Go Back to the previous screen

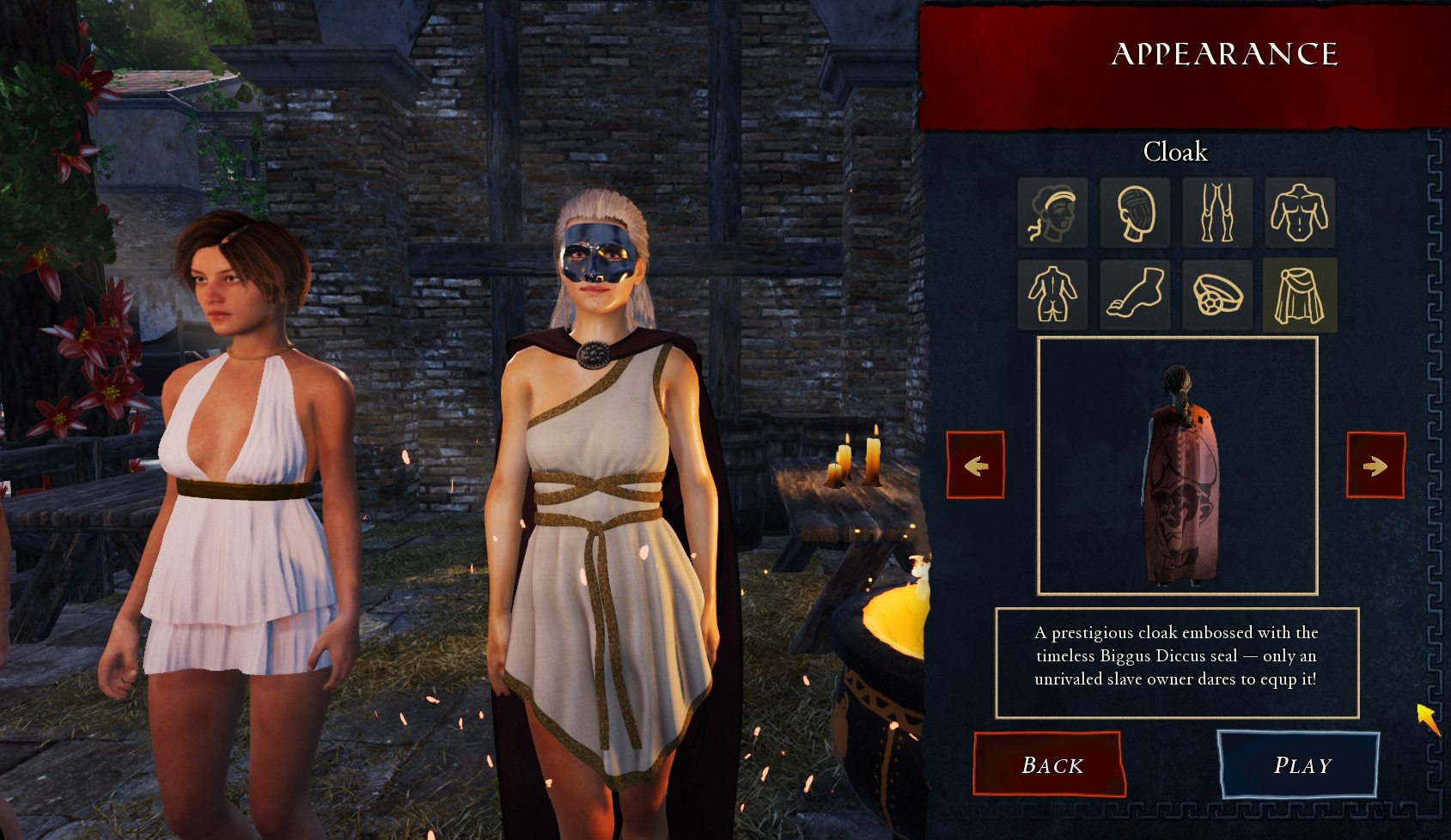coord(1050,764)
